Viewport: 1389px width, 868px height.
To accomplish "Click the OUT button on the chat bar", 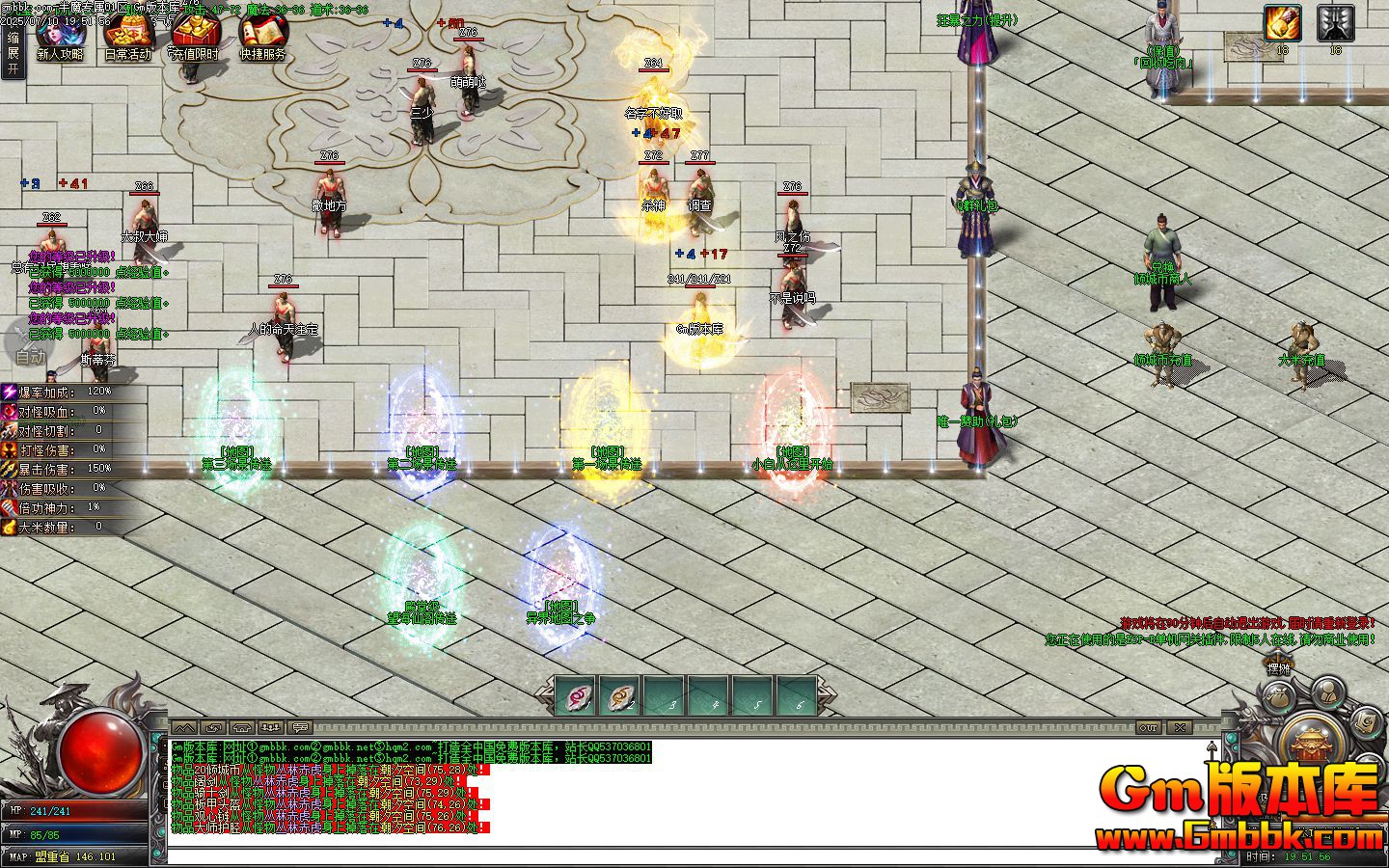I will (x=1148, y=727).
